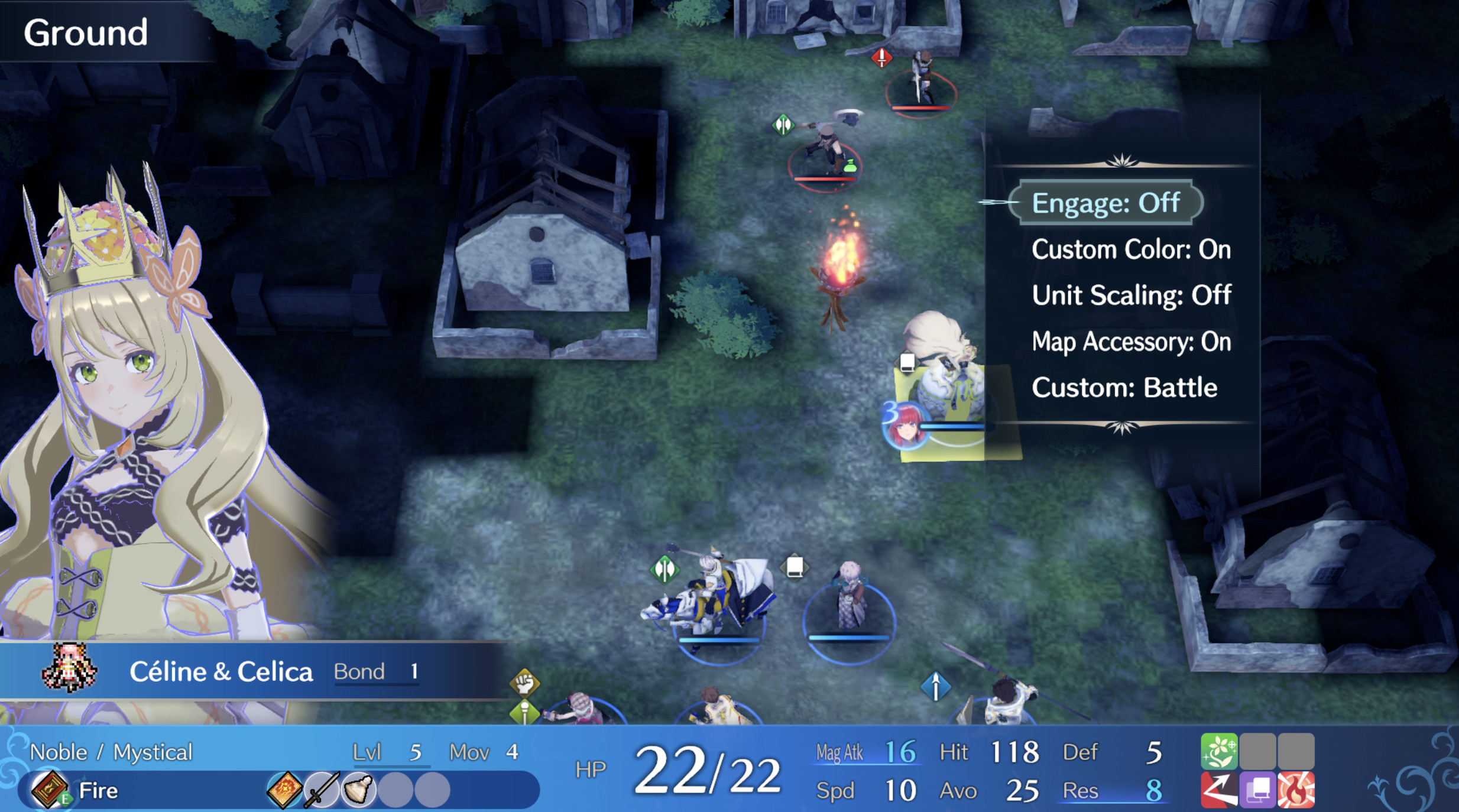Switch Unit Scaling on
Screen dimensions: 1459x812
1131,295
